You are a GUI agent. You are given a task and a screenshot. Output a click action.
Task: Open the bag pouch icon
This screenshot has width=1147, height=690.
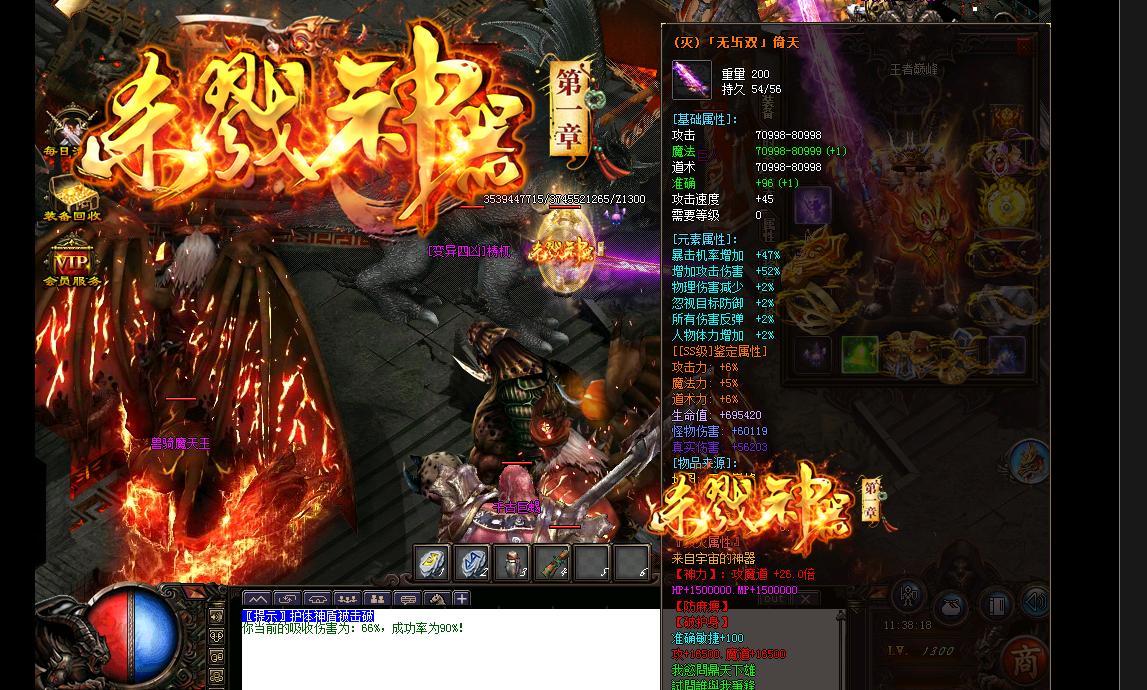[x=950, y=606]
